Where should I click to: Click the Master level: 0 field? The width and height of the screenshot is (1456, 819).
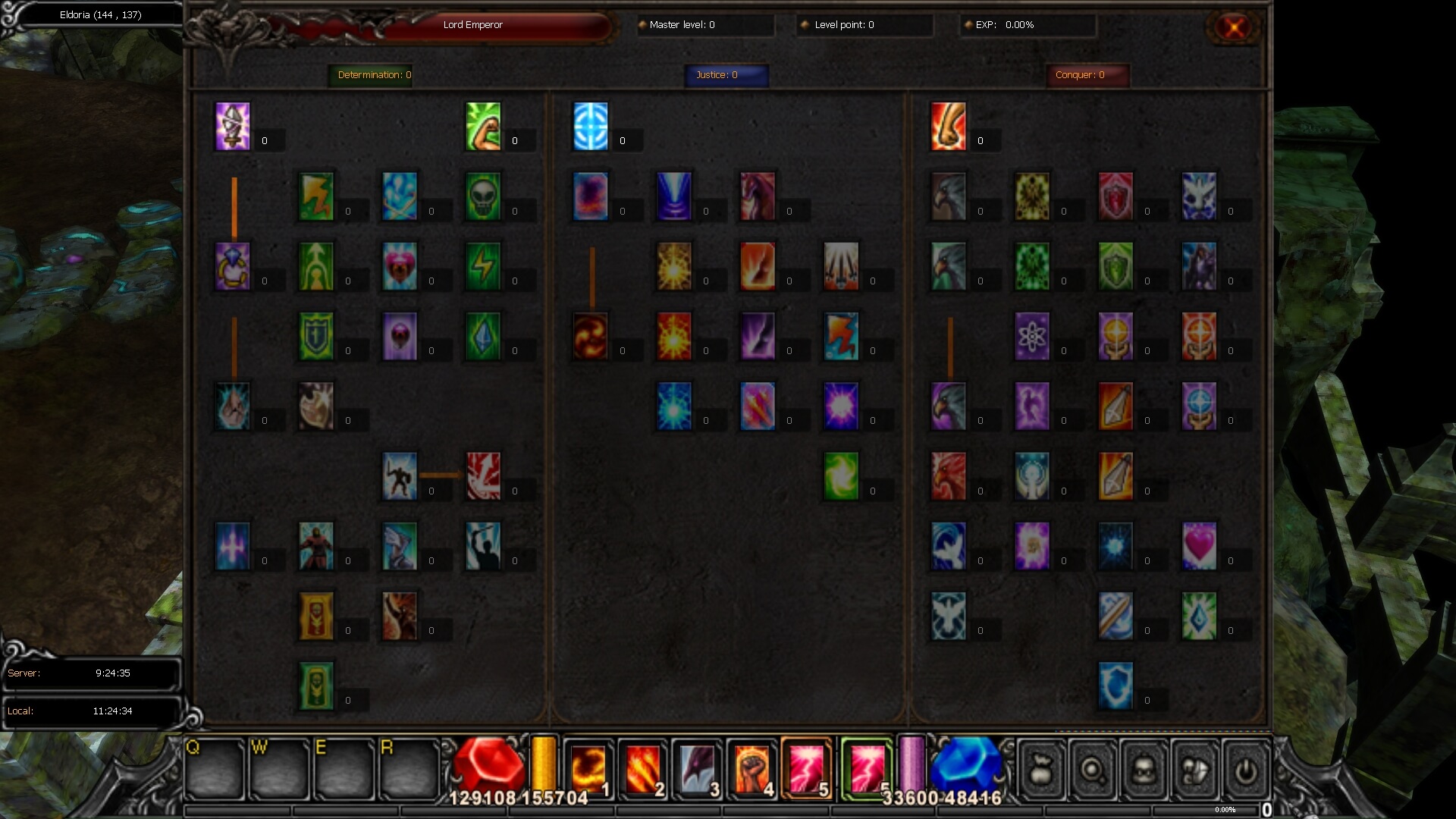[704, 25]
